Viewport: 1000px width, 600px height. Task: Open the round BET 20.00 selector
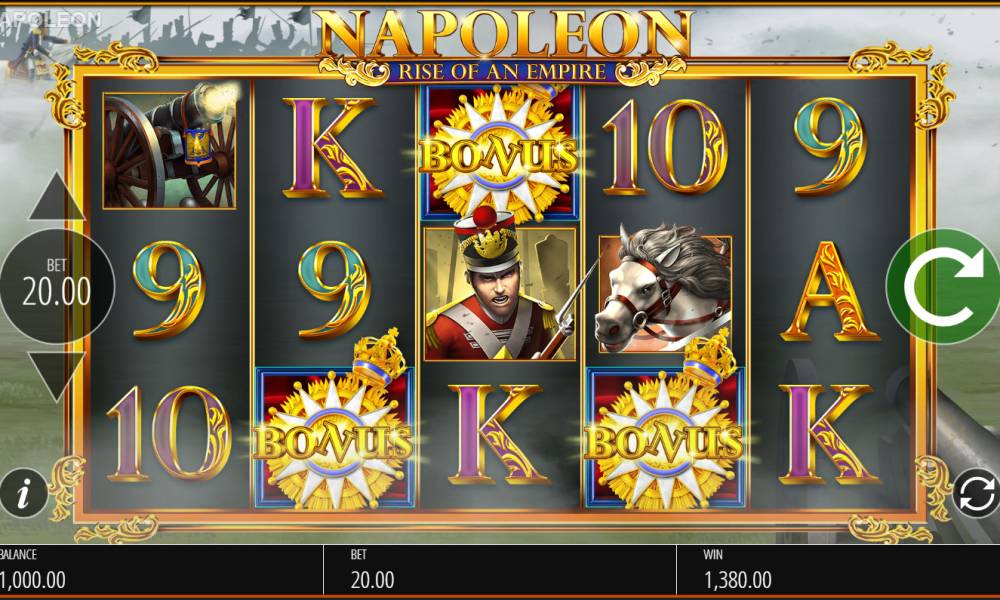pos(56,287)
